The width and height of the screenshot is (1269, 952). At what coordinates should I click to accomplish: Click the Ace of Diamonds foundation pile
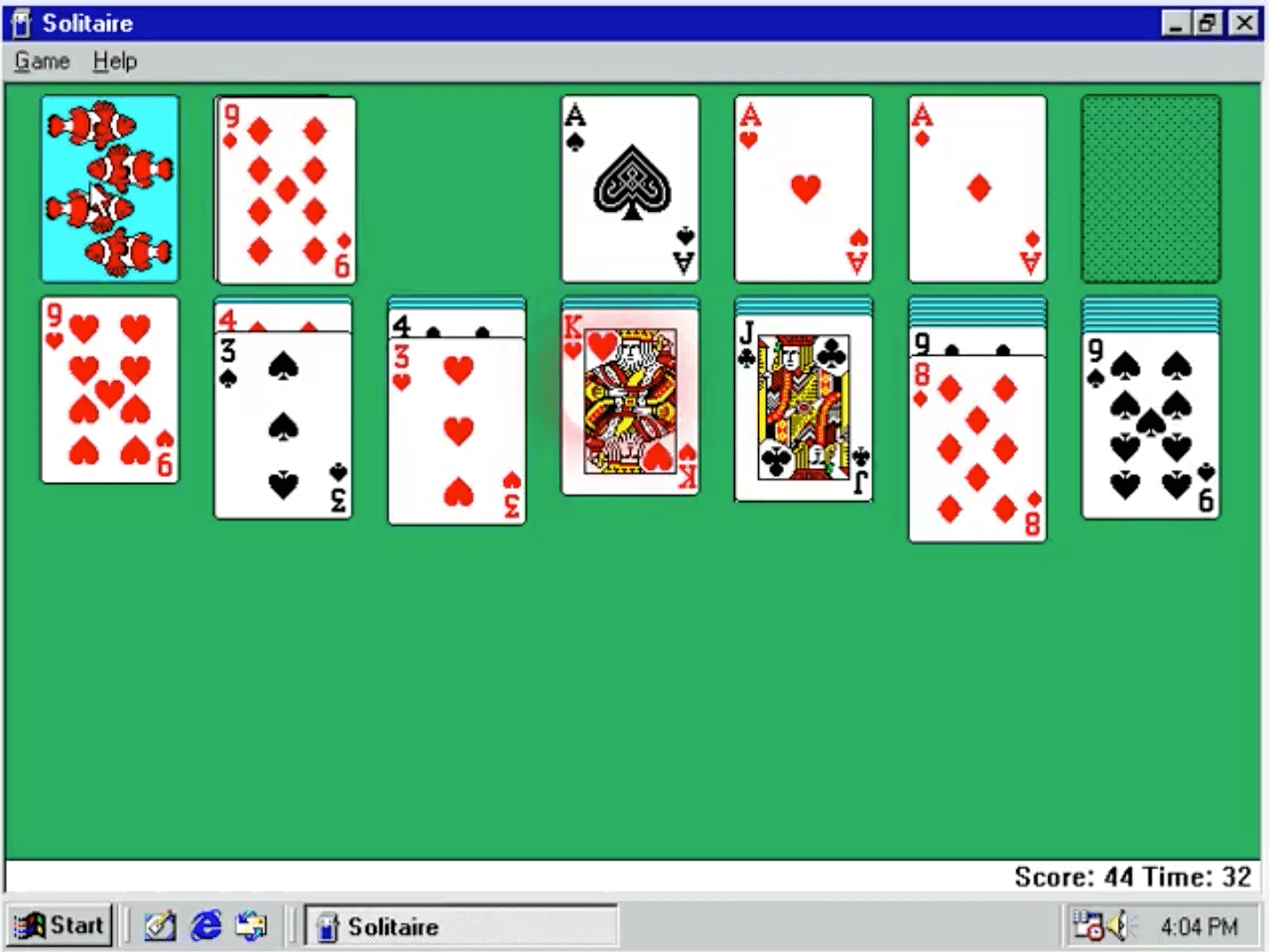point(976,188)
